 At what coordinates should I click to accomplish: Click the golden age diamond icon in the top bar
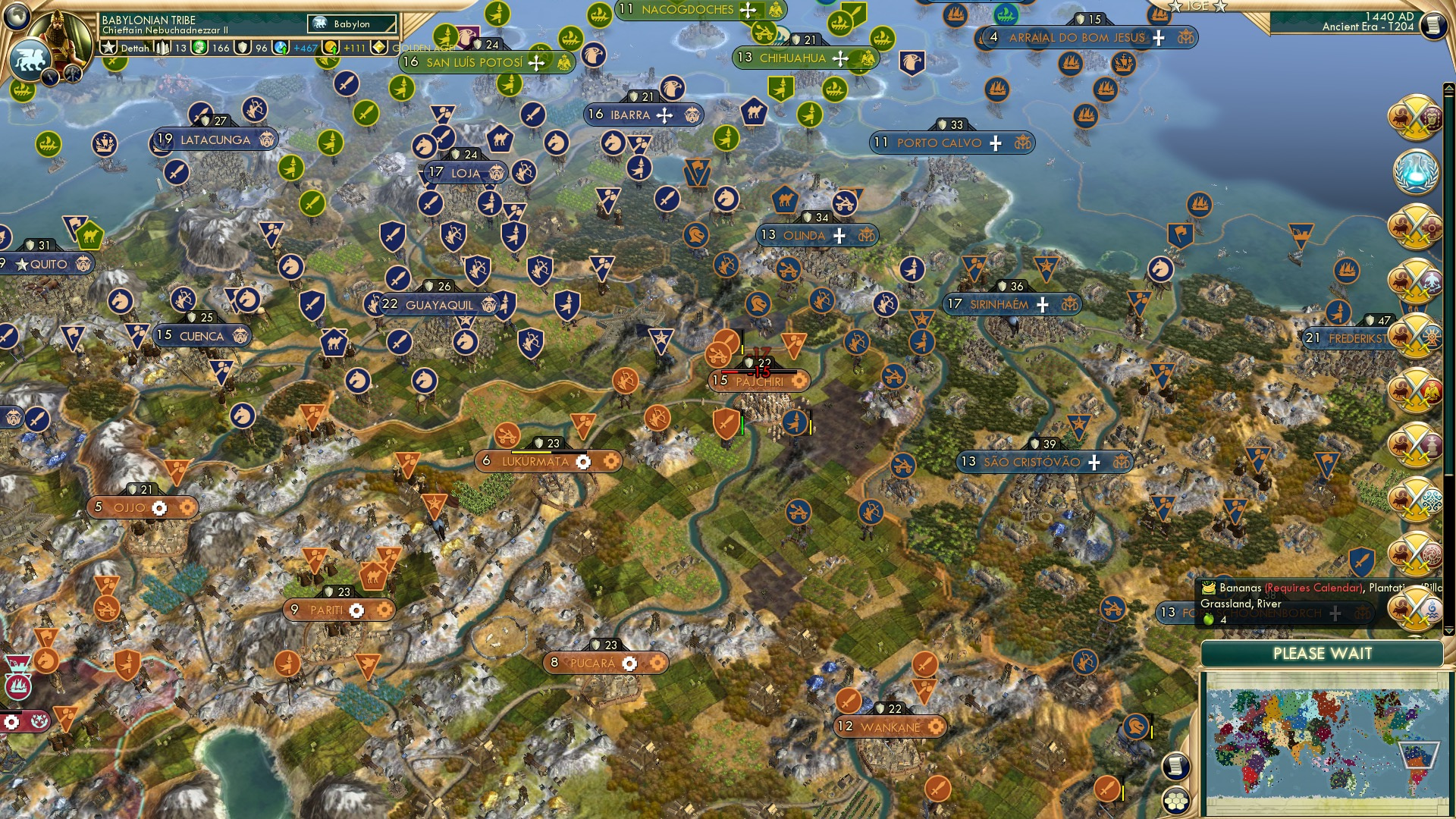379,47
